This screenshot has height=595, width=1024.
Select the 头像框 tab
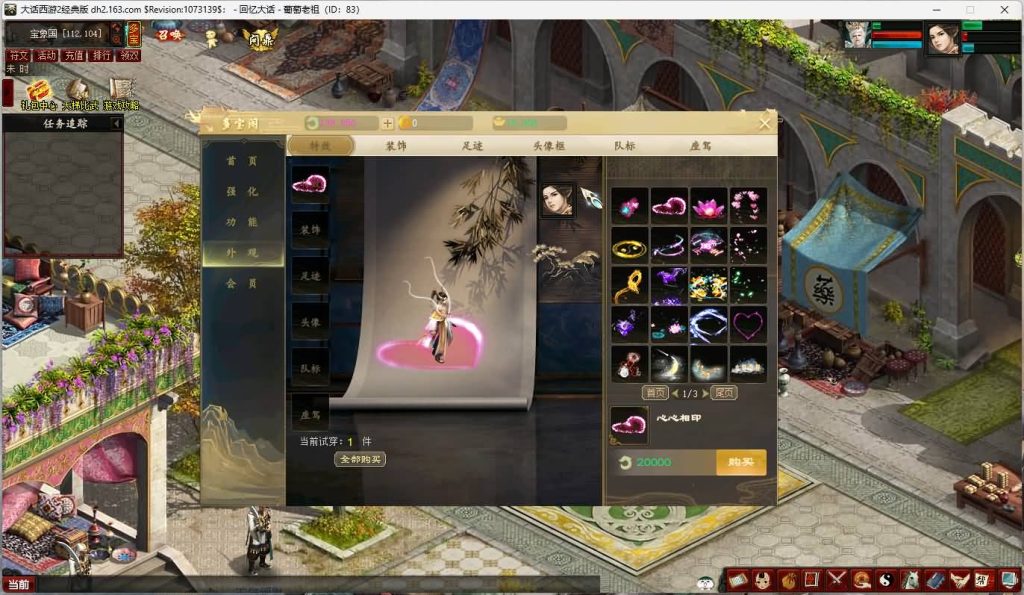coord(550,146)
